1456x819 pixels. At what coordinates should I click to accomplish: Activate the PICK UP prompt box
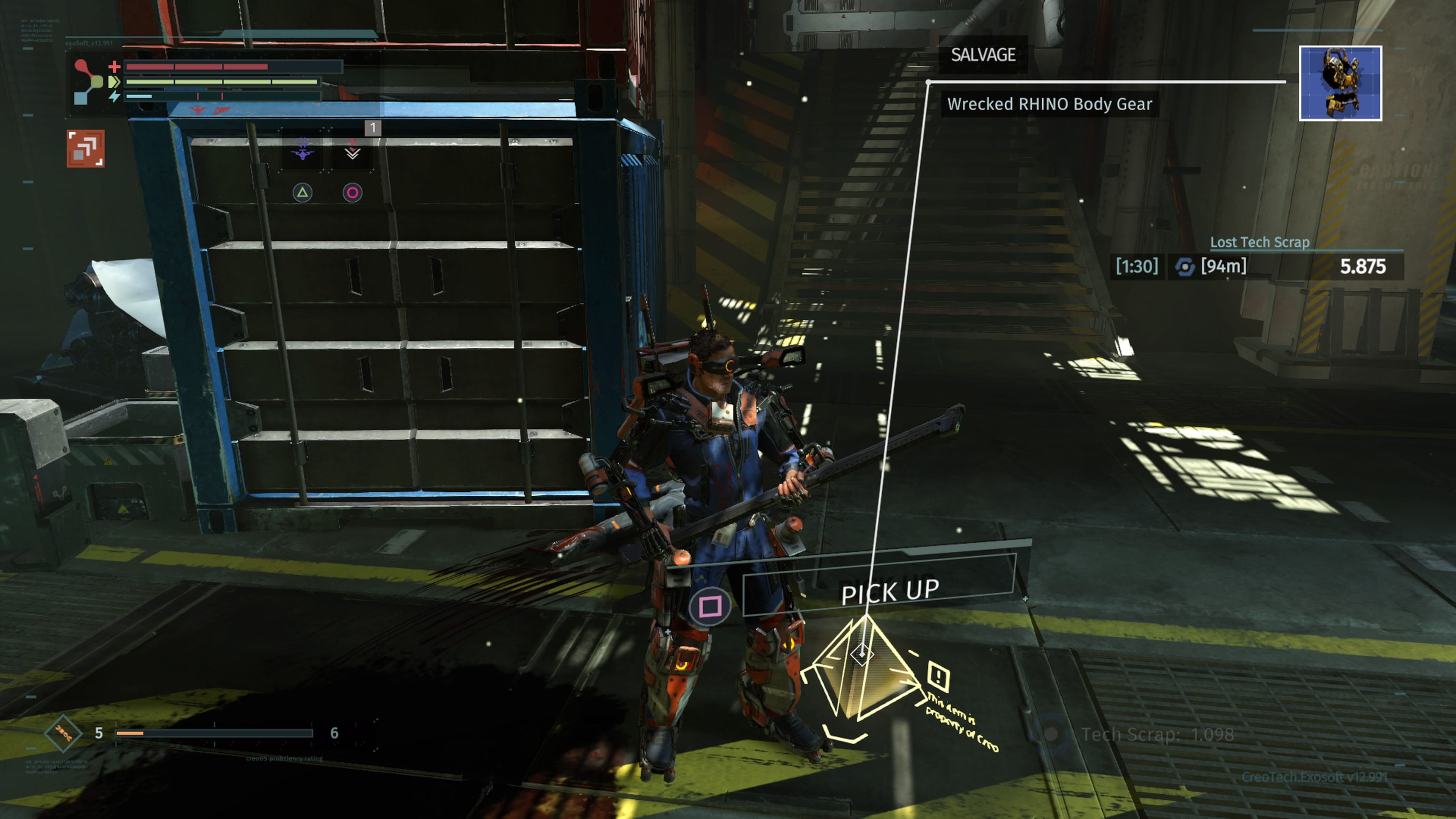(x=879, y=592)
